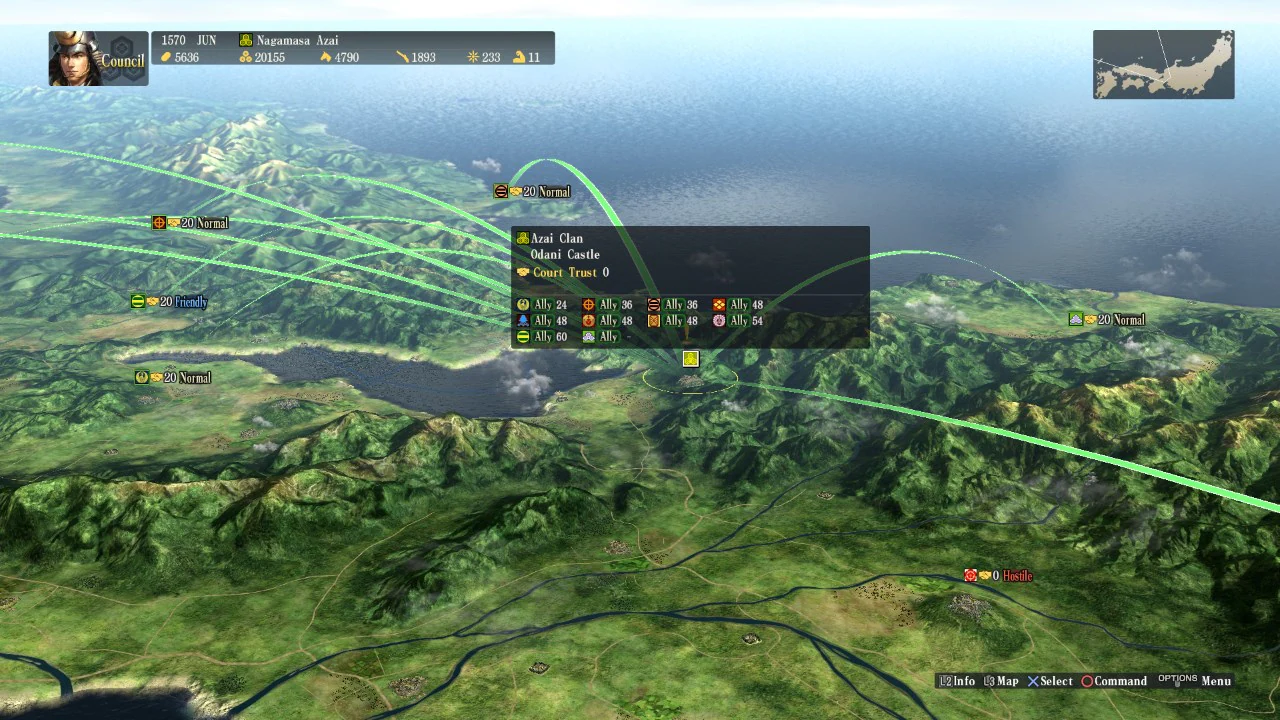Click the population icon showing 20155
Screen dimensions: 1280x720
[246, 57]
